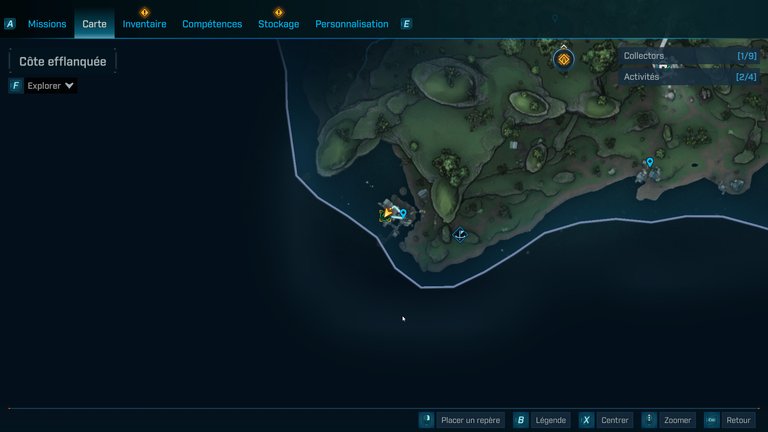Expand the Explorer dropdown
Image resolution: width=768 pixels, height=432 pixels.
click(50, 86)
